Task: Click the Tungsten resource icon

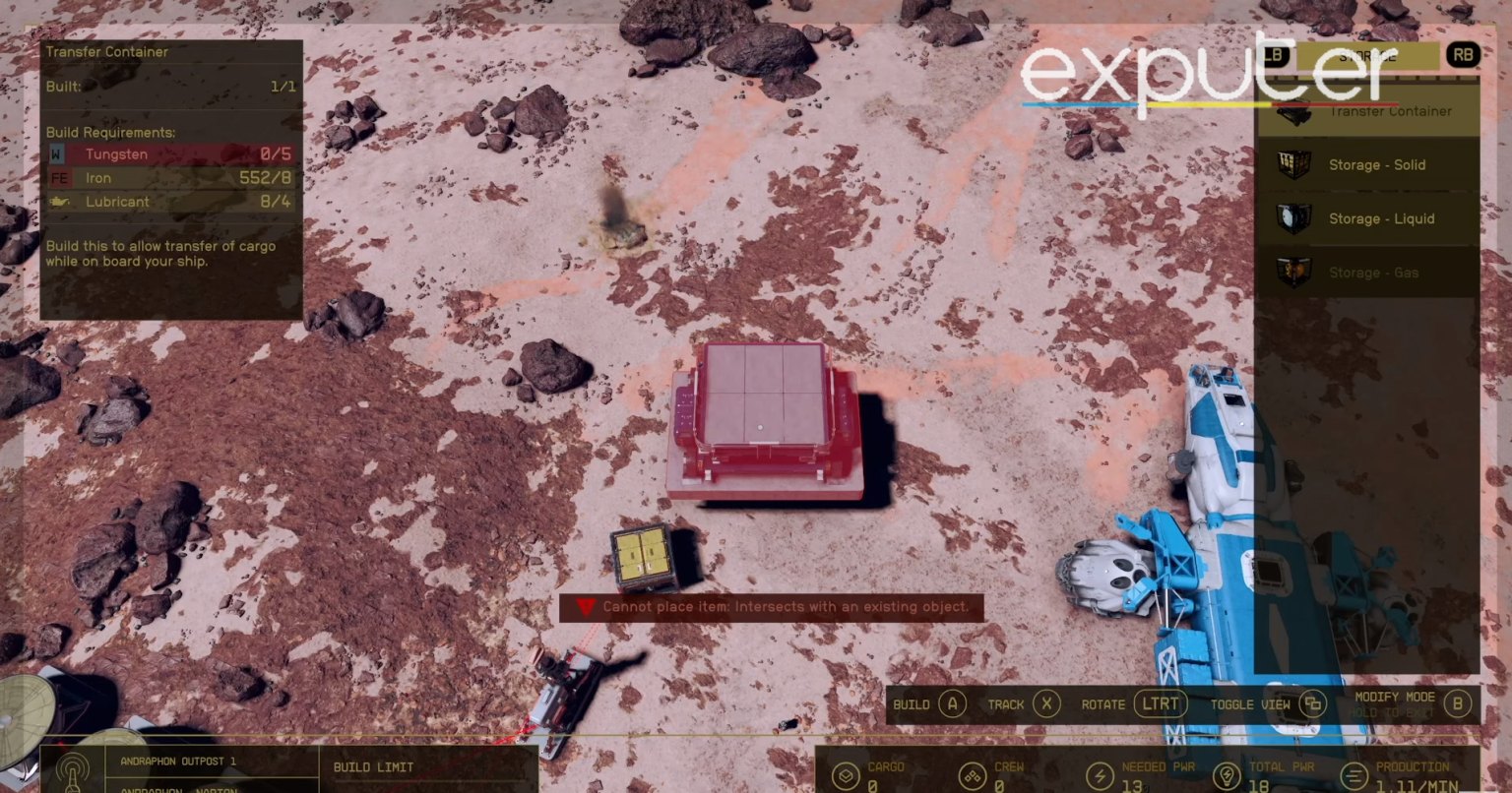Action: pos(57,153)
